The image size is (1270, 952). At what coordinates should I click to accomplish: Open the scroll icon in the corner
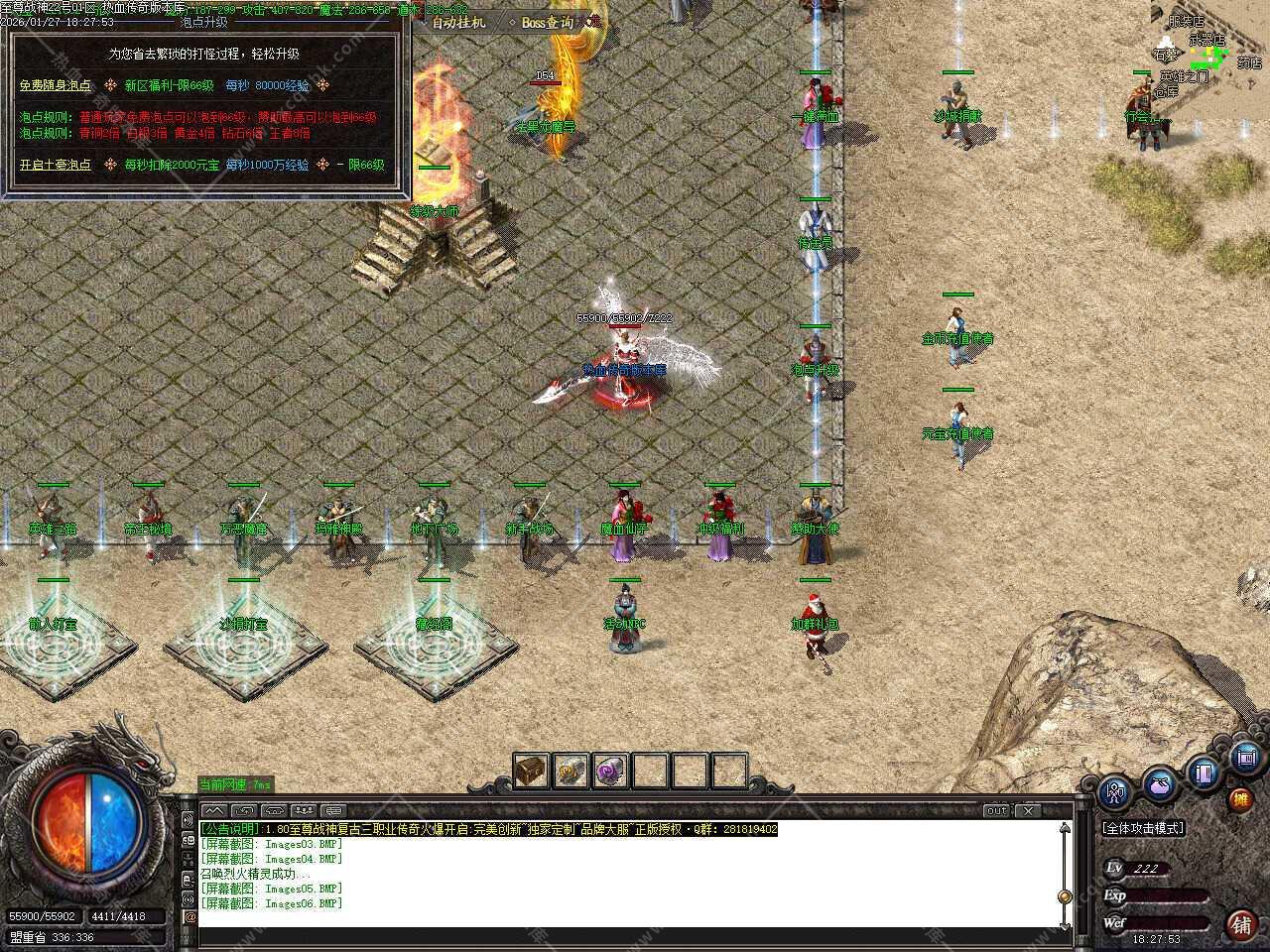(1247, 759)
